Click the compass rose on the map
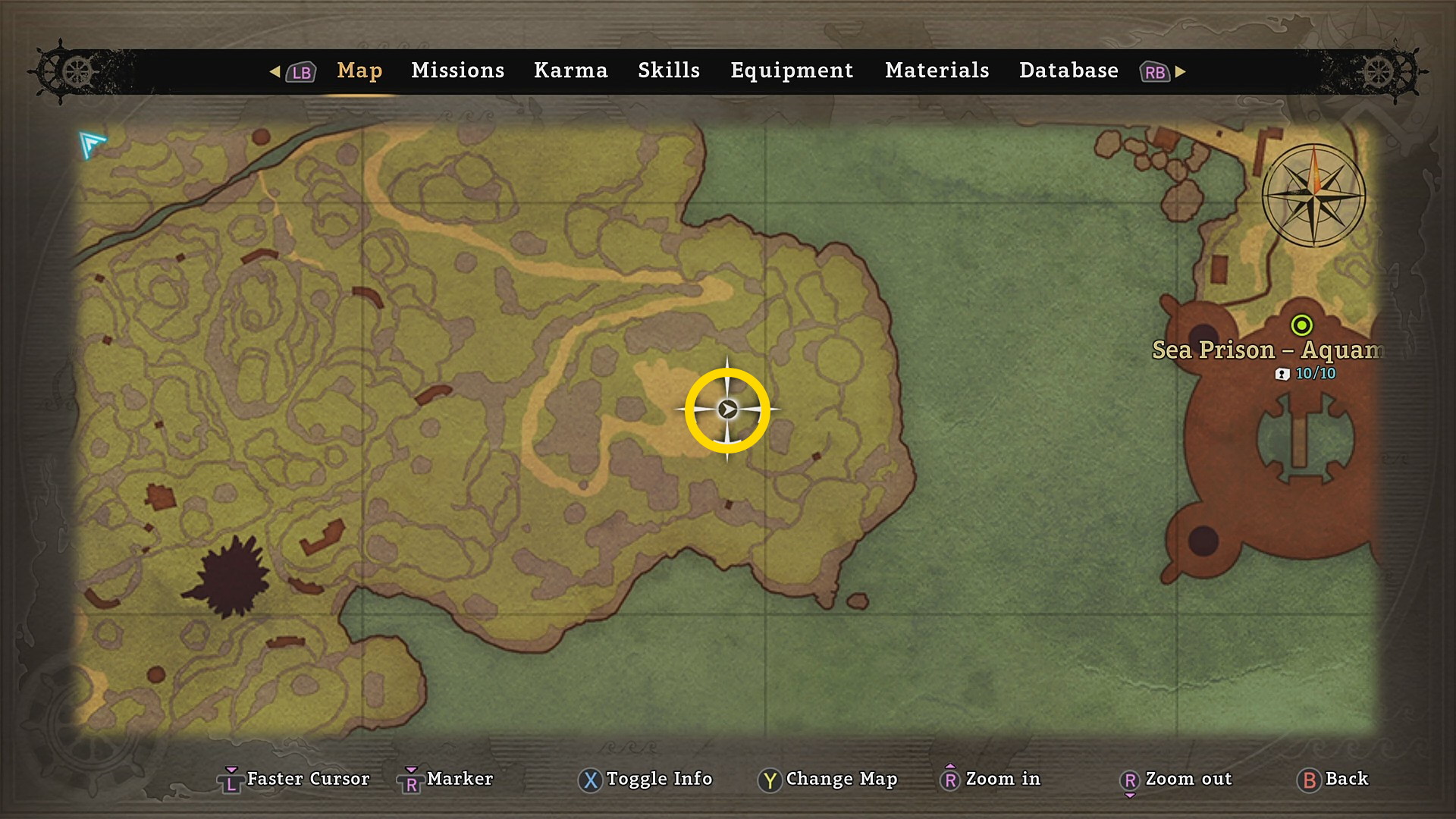 [1313, 196]
